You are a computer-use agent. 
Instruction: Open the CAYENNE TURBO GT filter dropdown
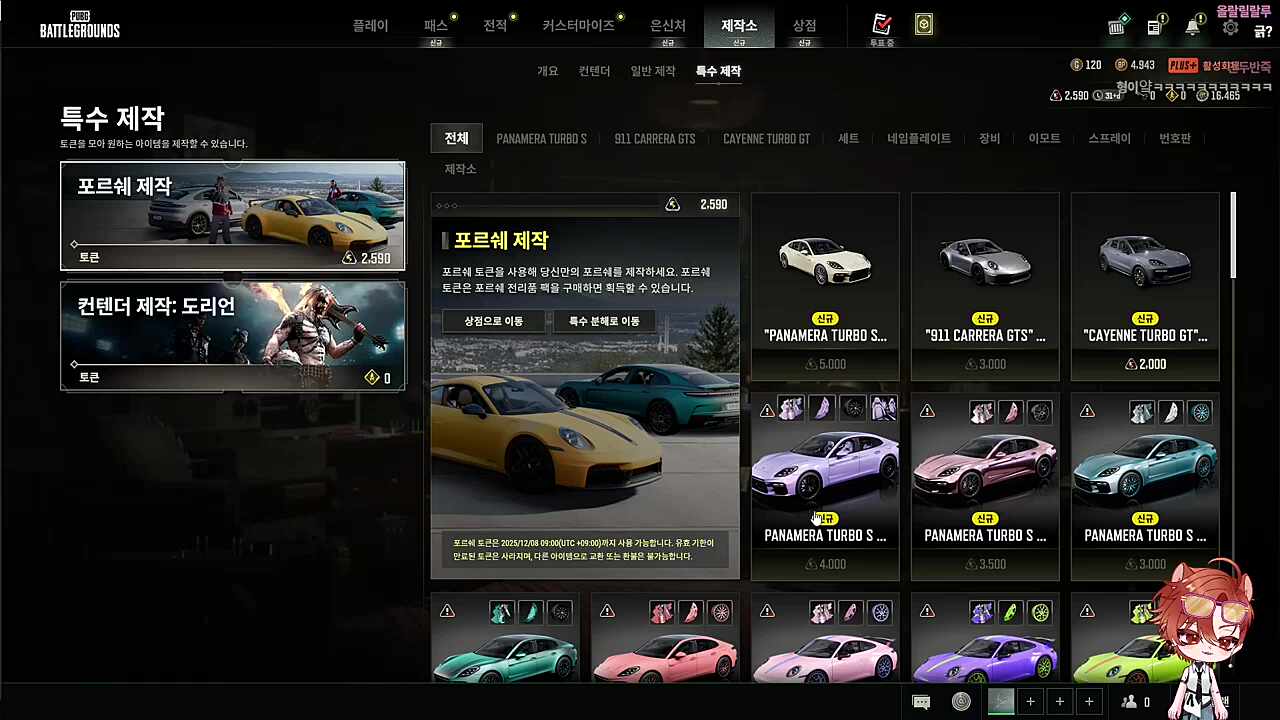point(766,139)
